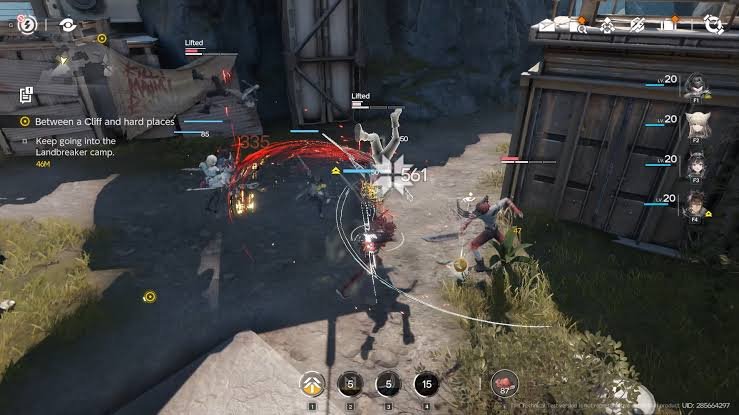Activate the ready chevron skill icon
Viewport: 739px width, 415px height.
[312, 384]
